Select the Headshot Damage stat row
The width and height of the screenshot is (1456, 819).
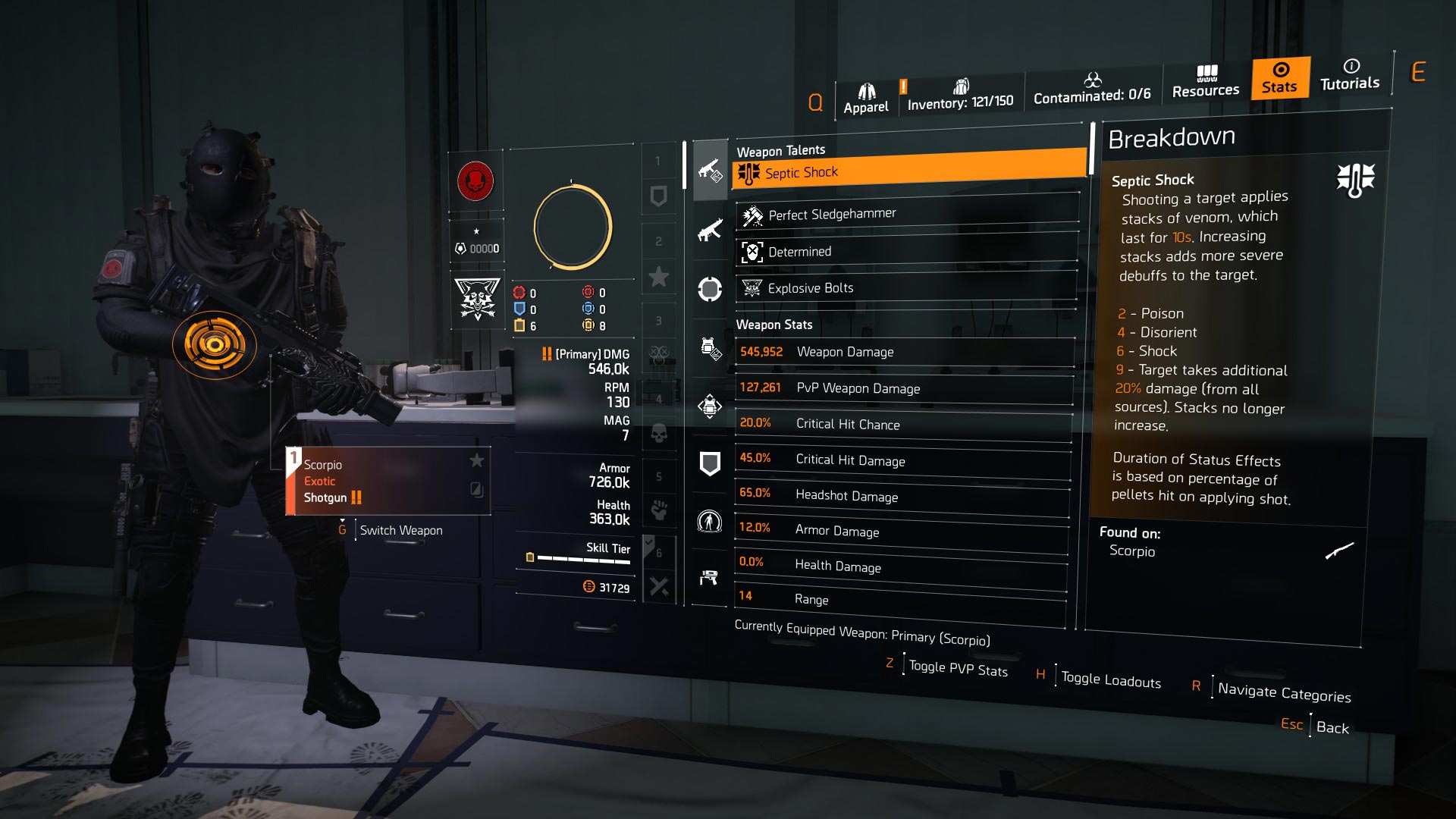901,496
